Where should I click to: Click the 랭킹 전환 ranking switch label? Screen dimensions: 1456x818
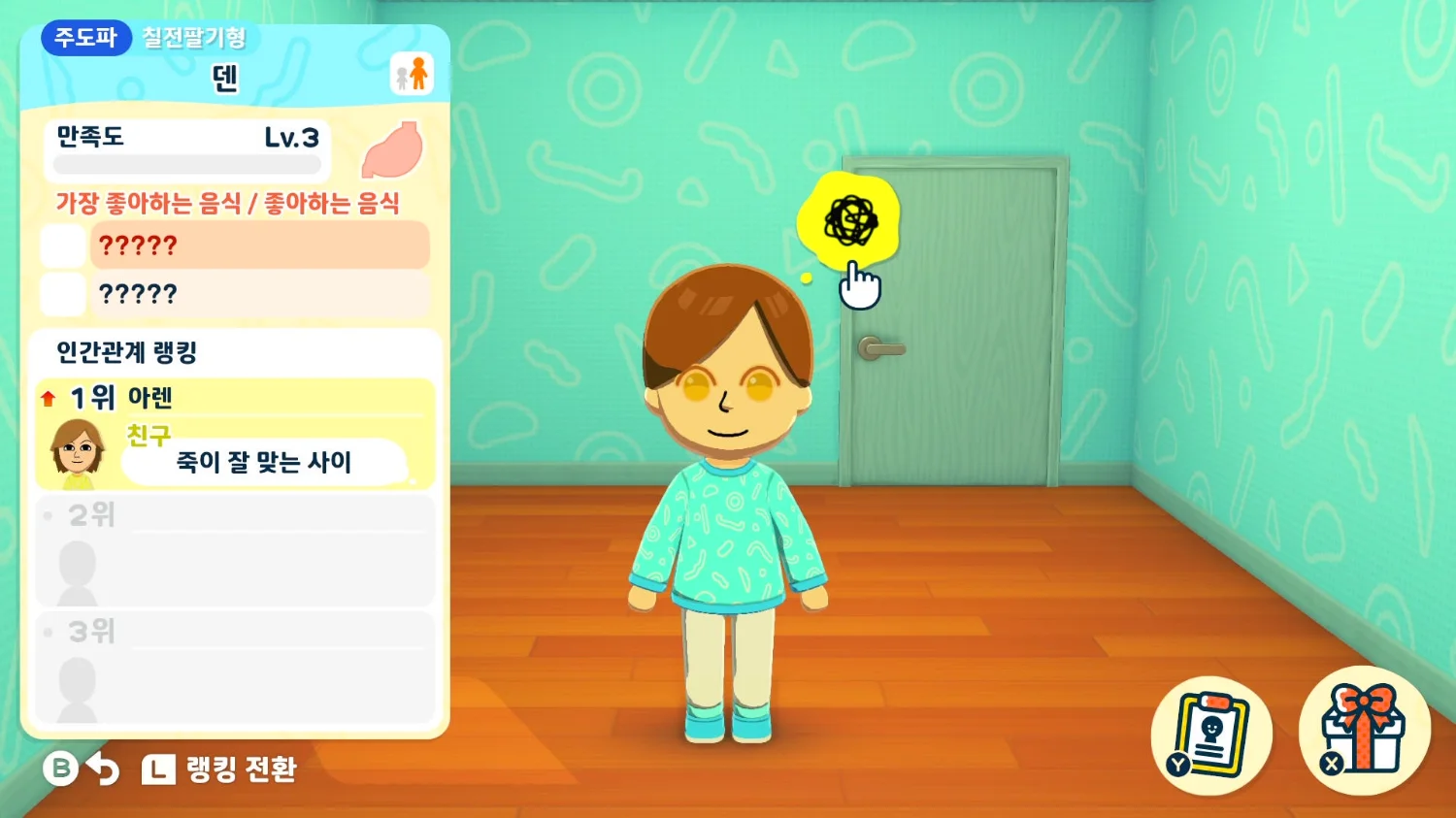point(241,769)
